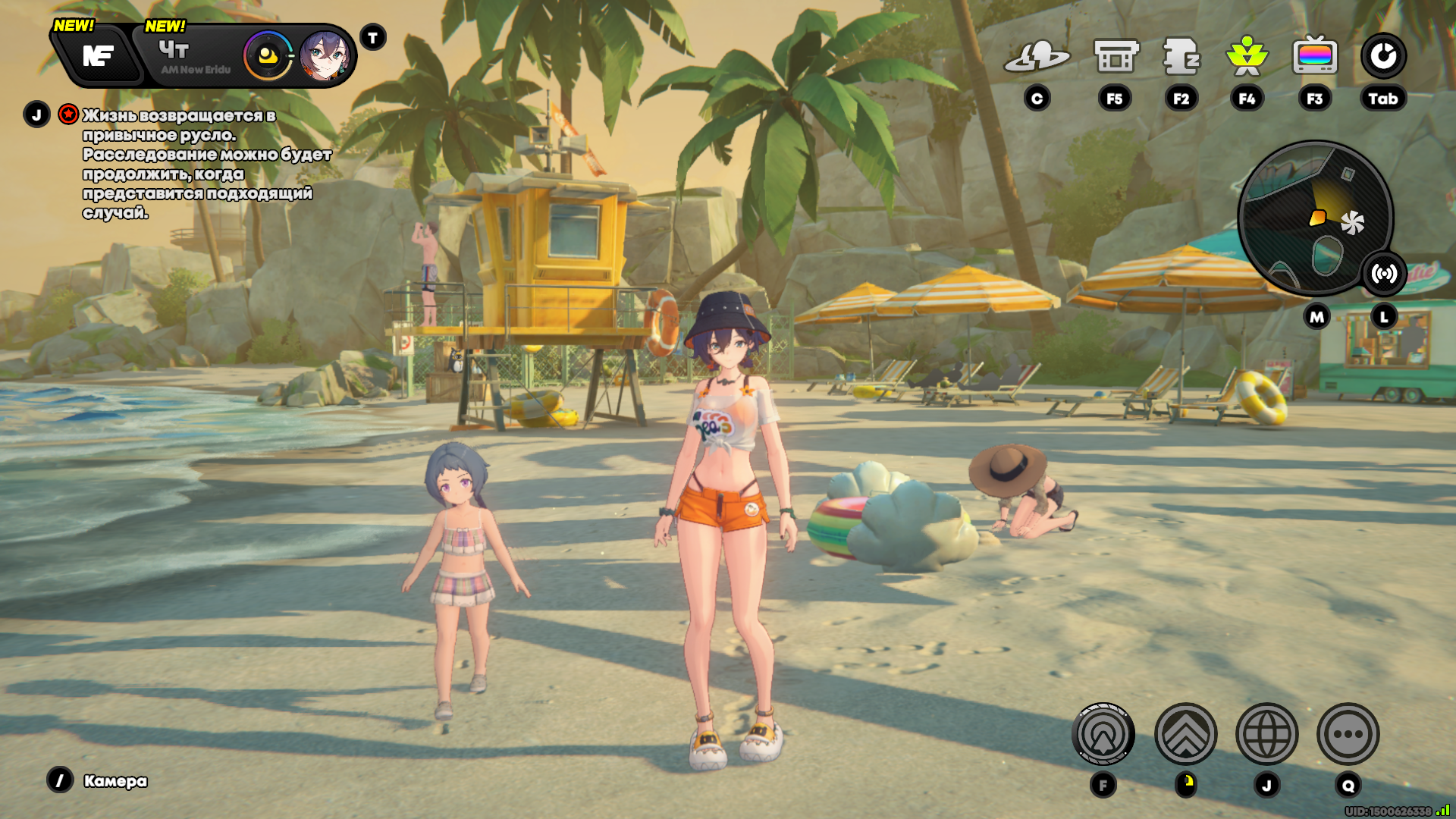This screenshot has height=819, width=1456.
Task: Open the three dots more button
Action: point(1348,734)
